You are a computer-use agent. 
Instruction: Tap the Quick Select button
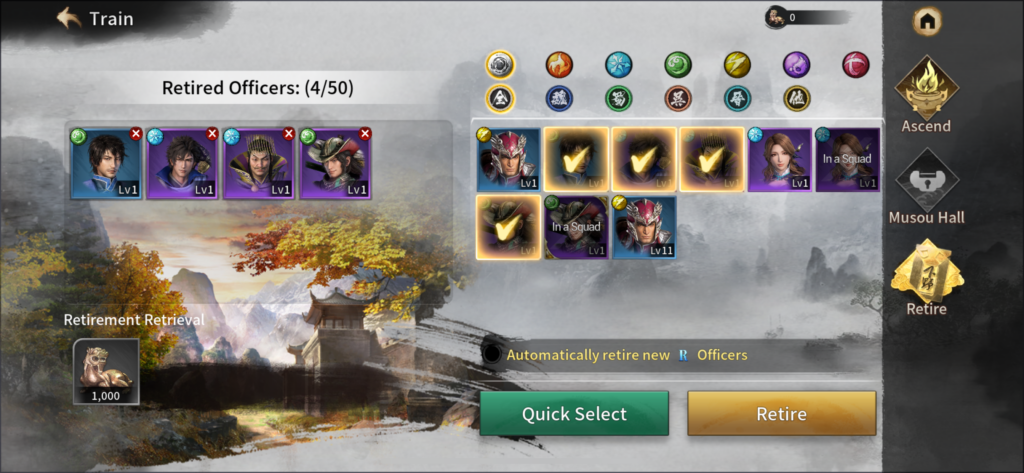(x=574, y=414)
